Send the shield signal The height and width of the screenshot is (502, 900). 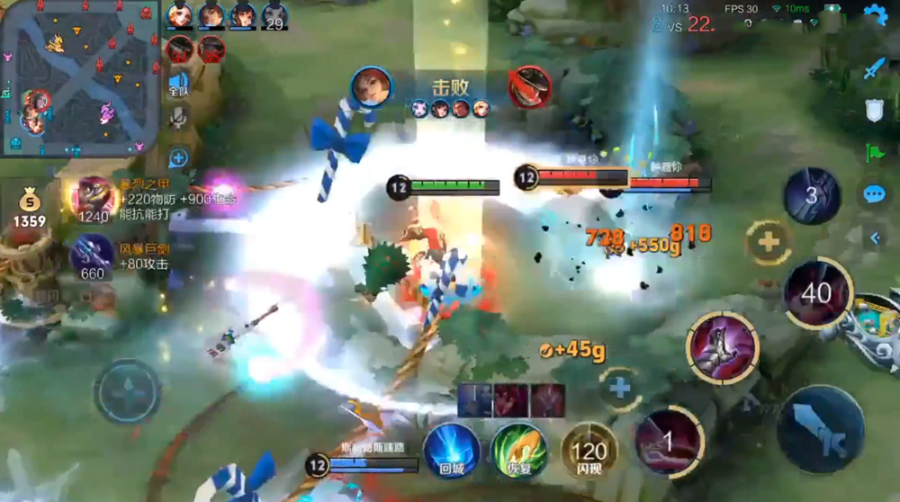[x=875, y=110]
